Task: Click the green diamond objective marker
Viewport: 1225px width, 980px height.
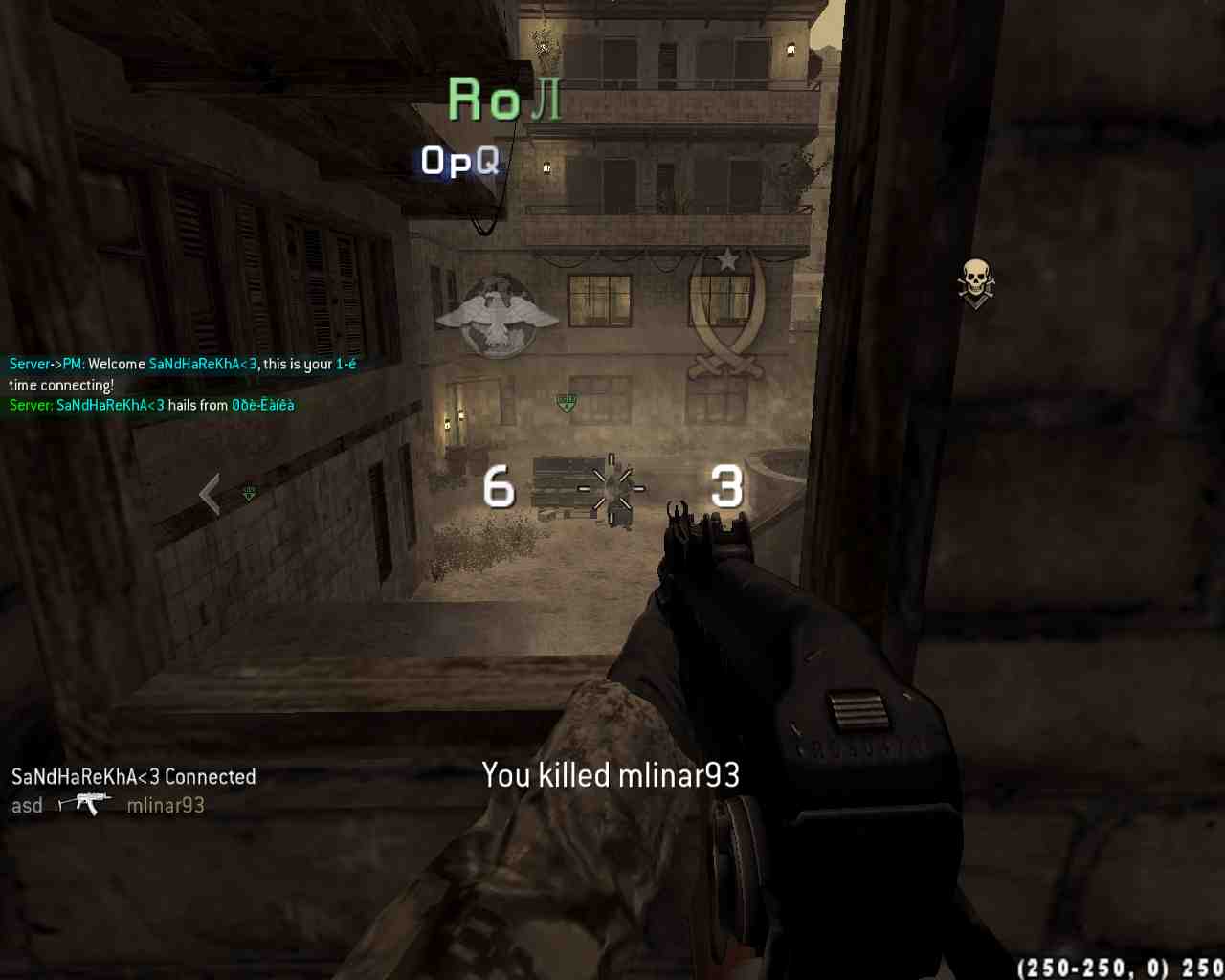Action: [x=567, y=402]
